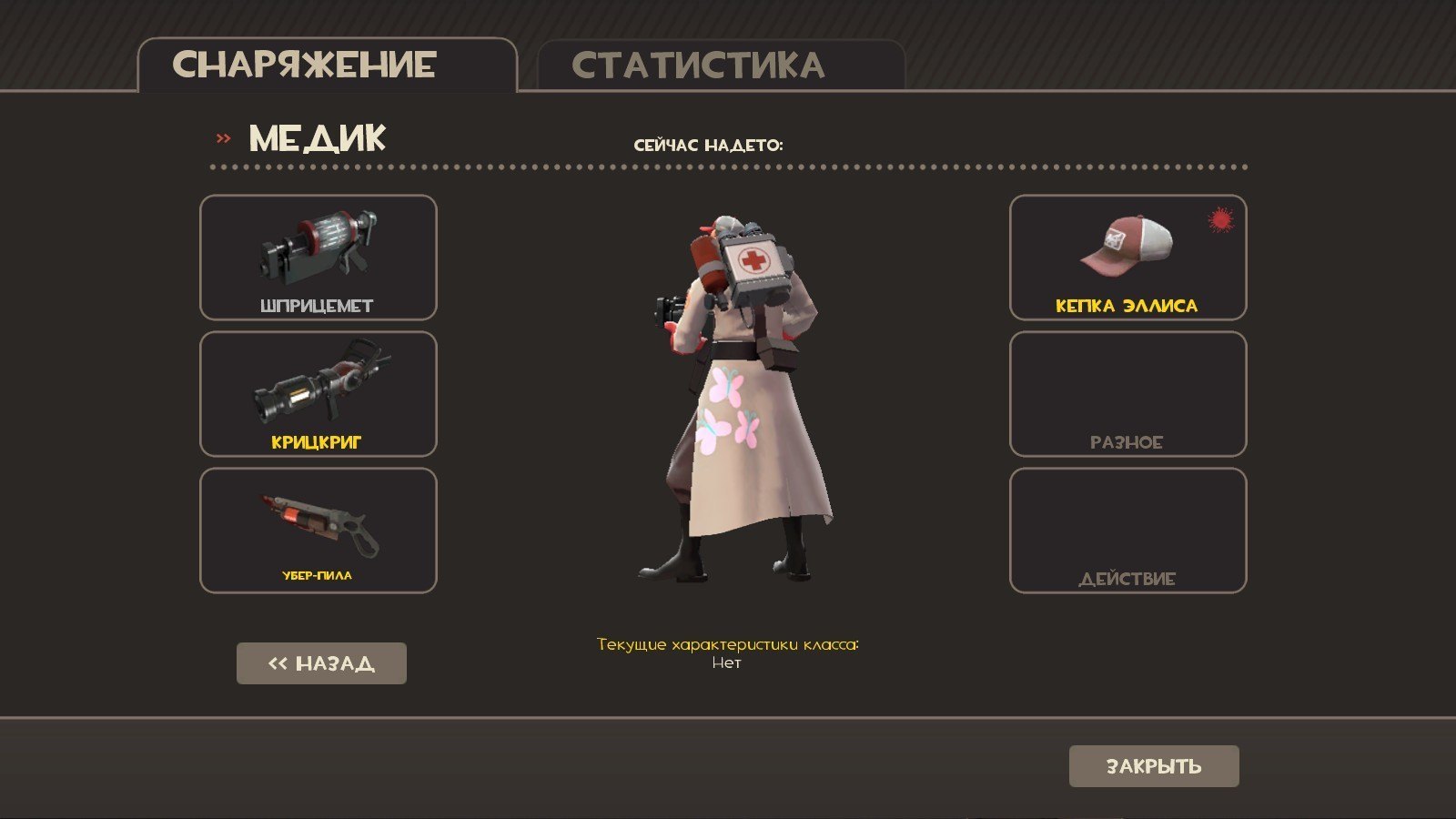Open the Кепка Эллиса hat slot

click(1127, 258)
